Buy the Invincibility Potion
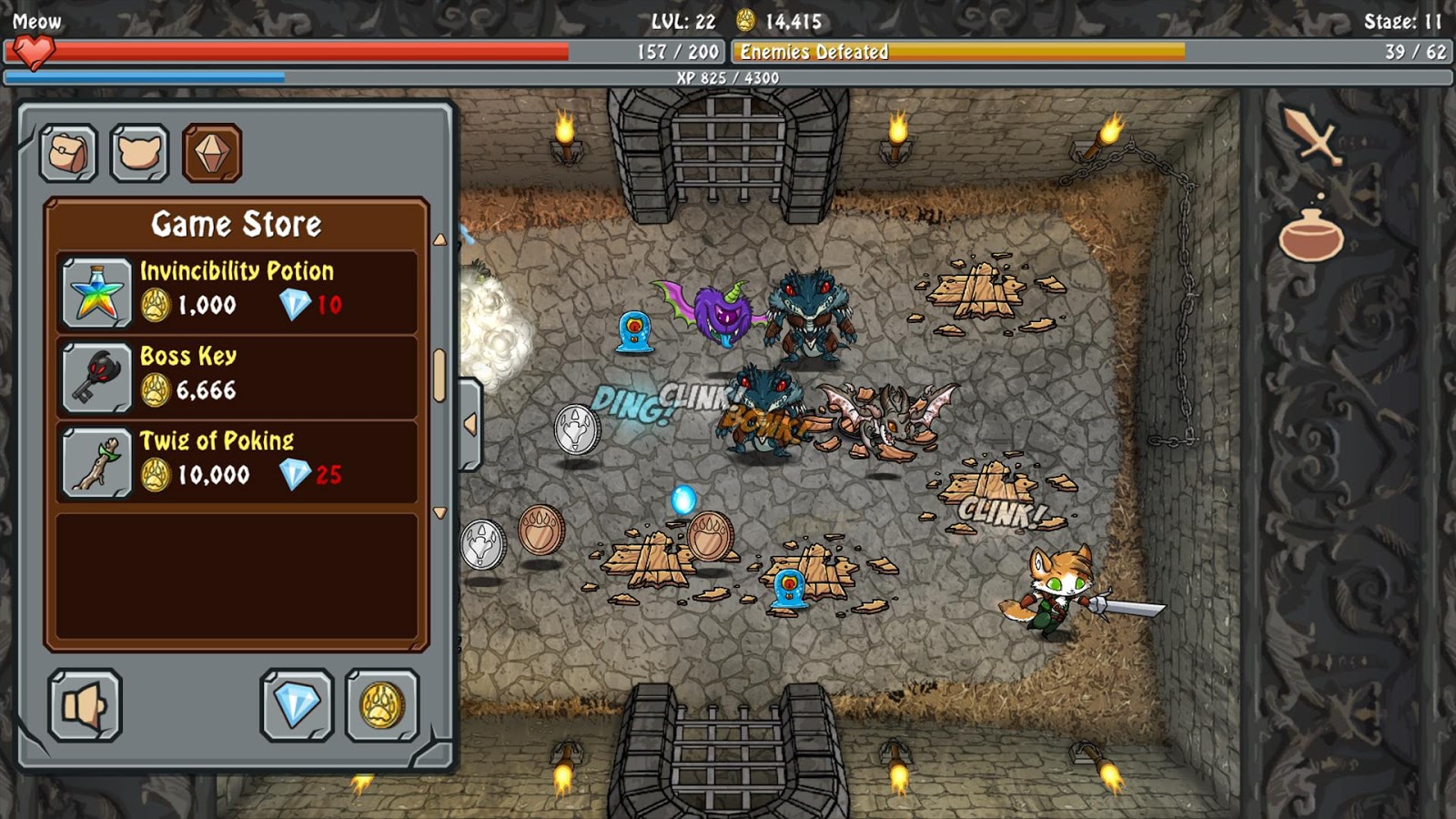 237,291
